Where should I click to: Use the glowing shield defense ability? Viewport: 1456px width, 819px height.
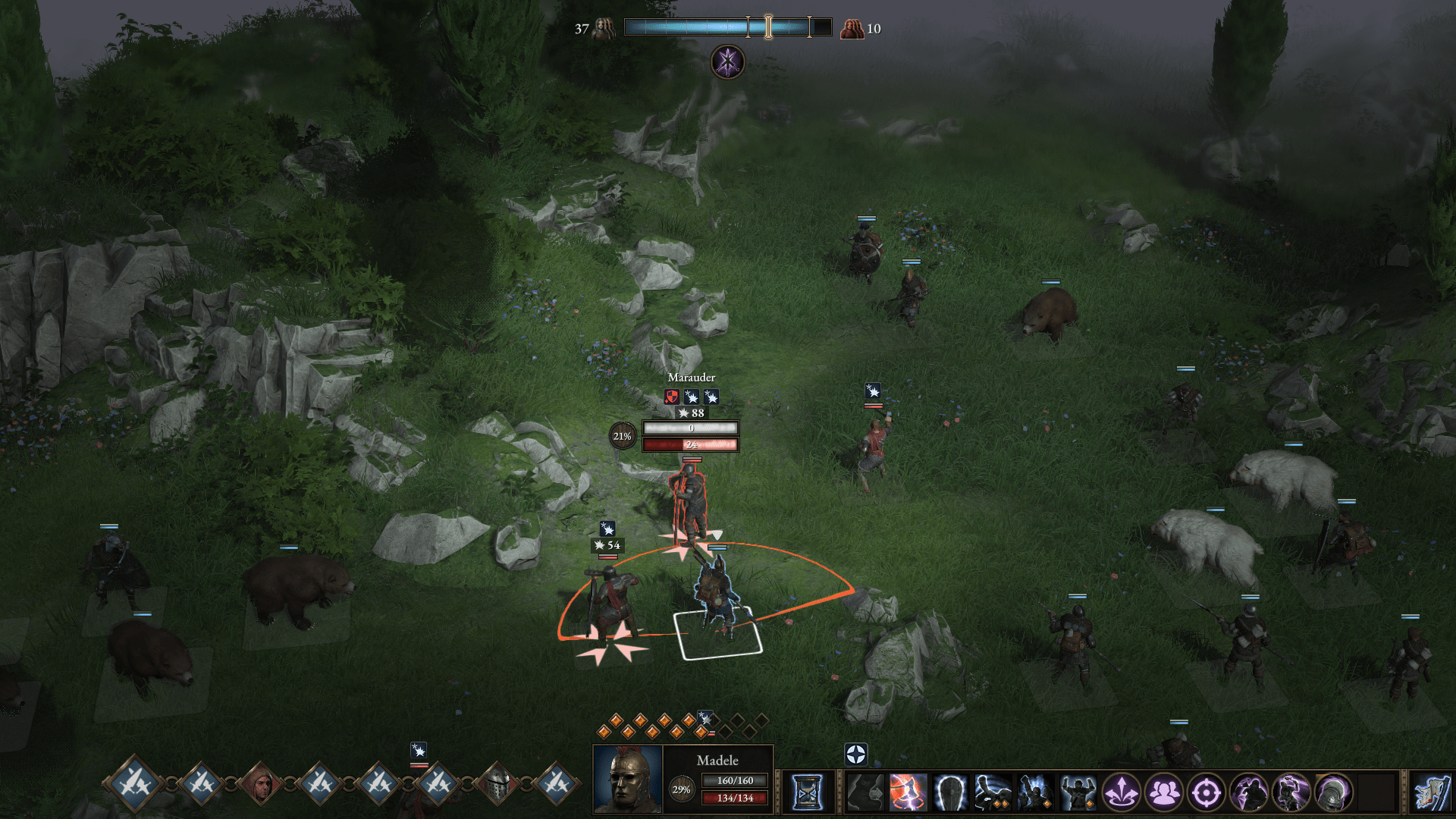click(x=950, y=792)
